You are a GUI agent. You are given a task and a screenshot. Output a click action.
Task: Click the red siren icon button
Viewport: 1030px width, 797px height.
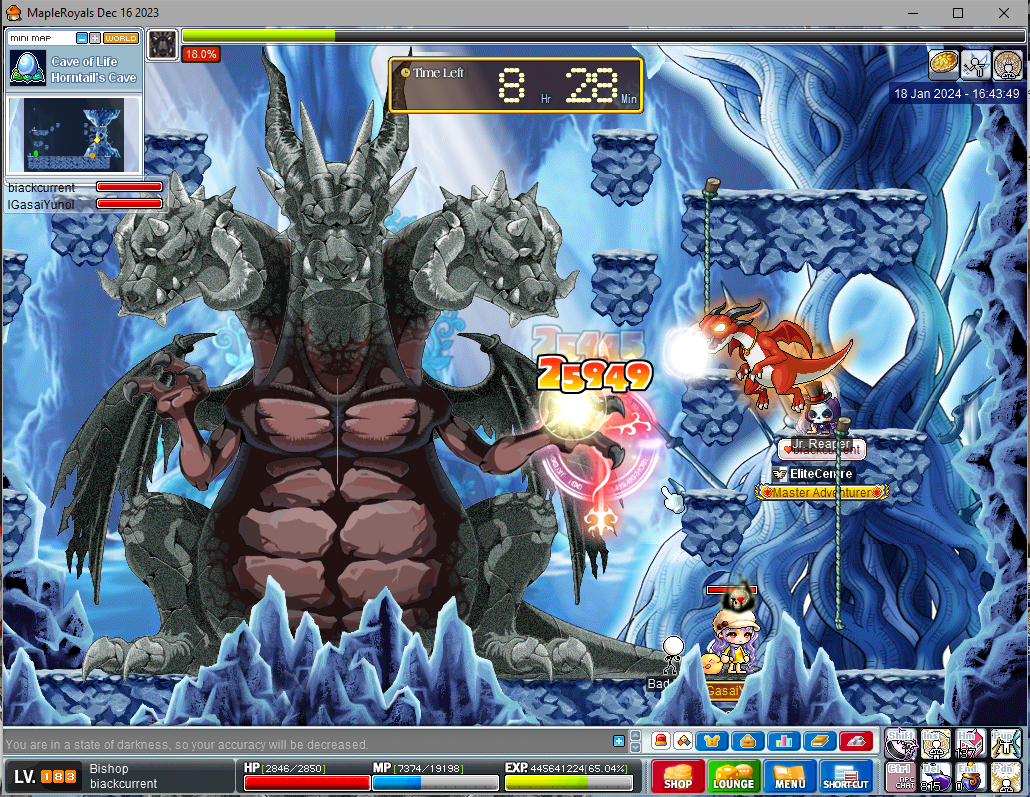(660, 741)
